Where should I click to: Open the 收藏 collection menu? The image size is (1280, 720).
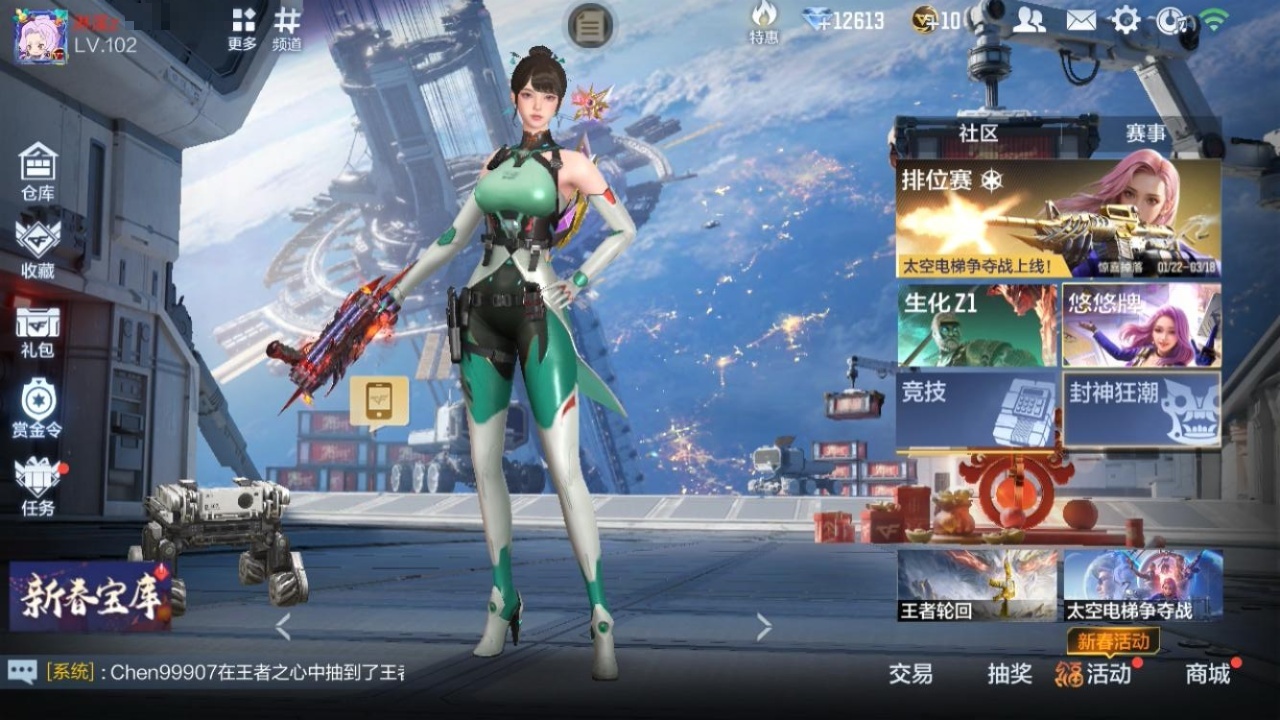click(x=38, y=248)
